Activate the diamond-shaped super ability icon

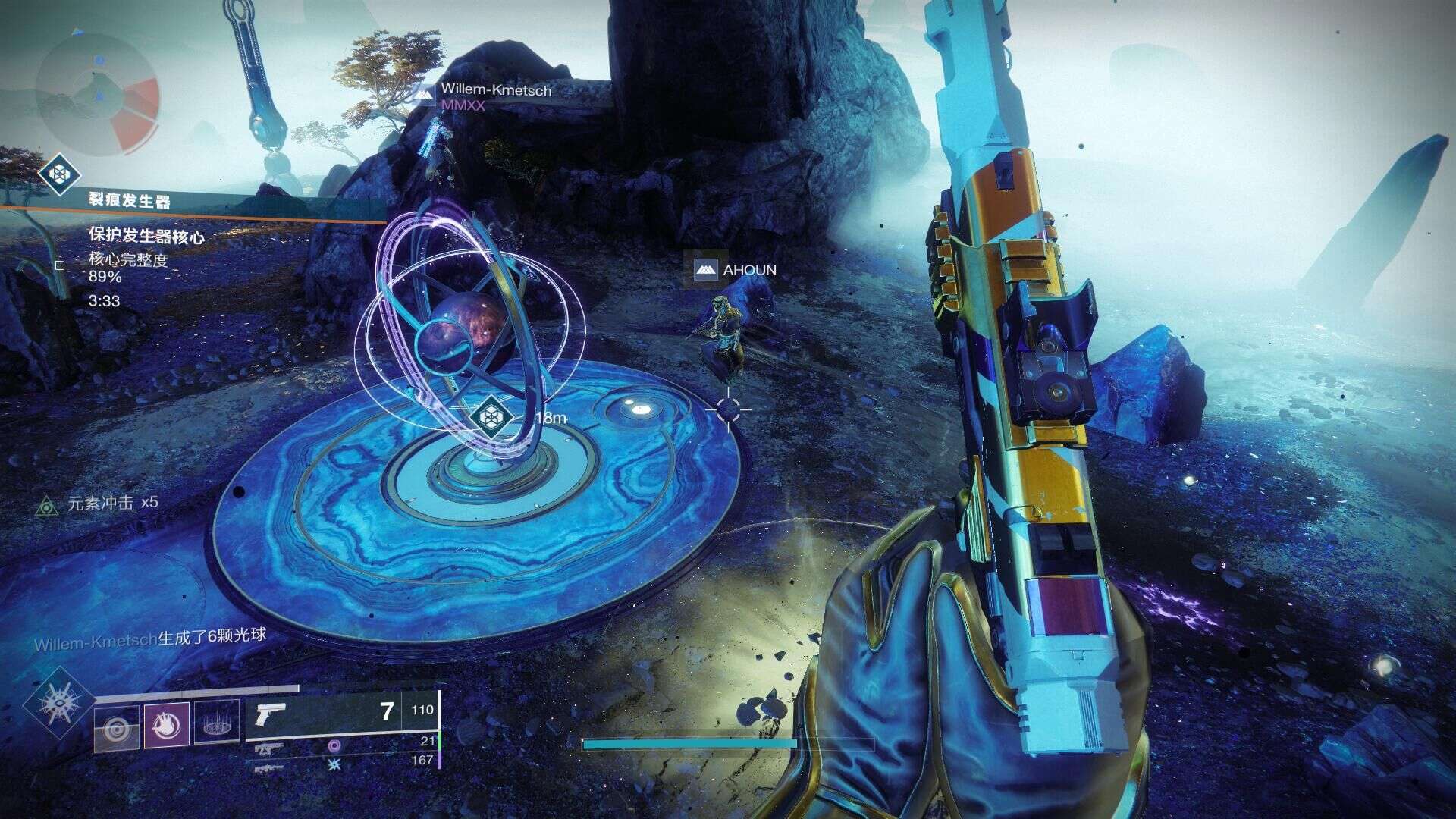click(x=59, y=704)
